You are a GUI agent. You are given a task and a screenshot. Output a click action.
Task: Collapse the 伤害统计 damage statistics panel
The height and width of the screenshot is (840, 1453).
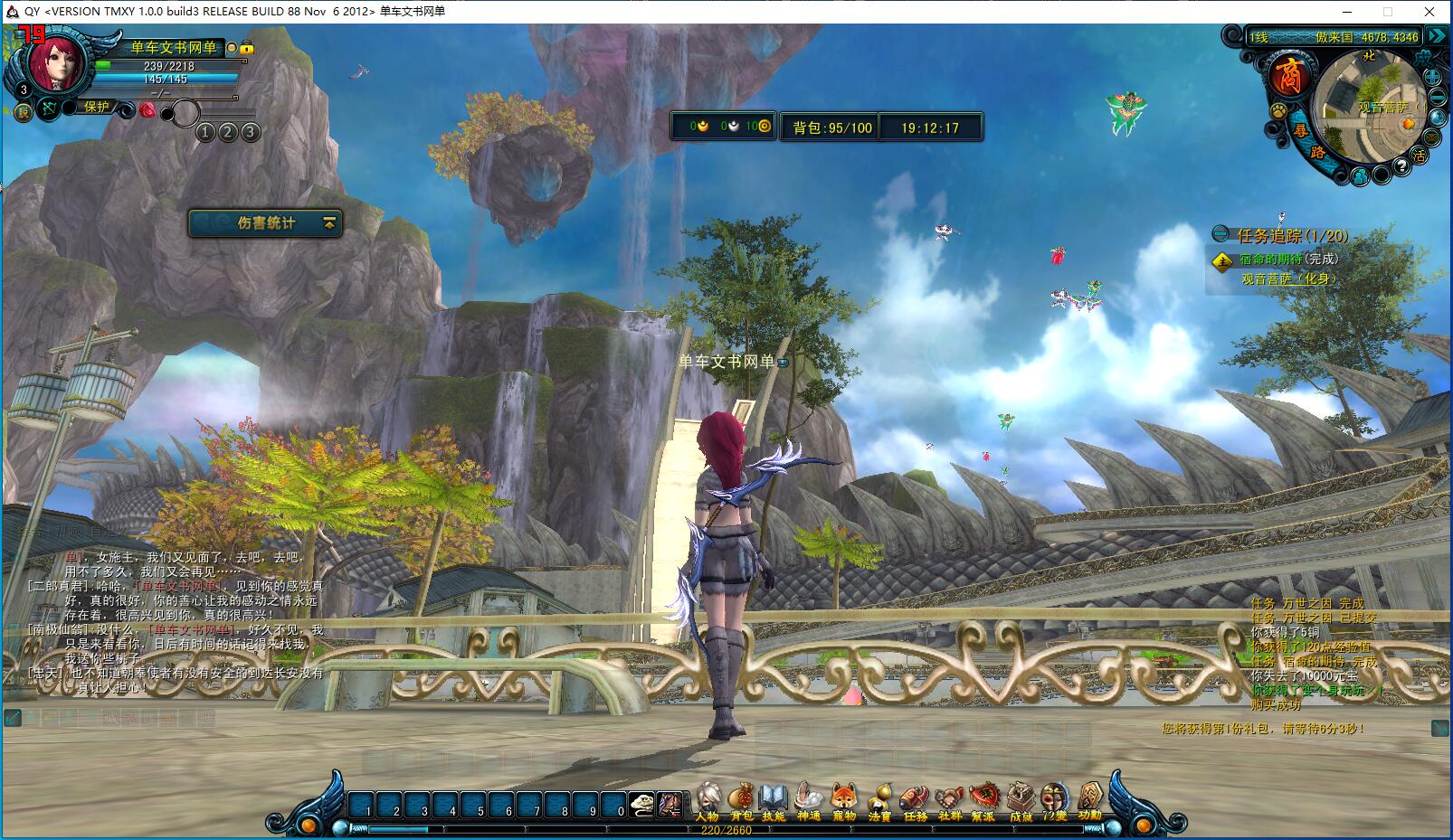click(329, 222)
